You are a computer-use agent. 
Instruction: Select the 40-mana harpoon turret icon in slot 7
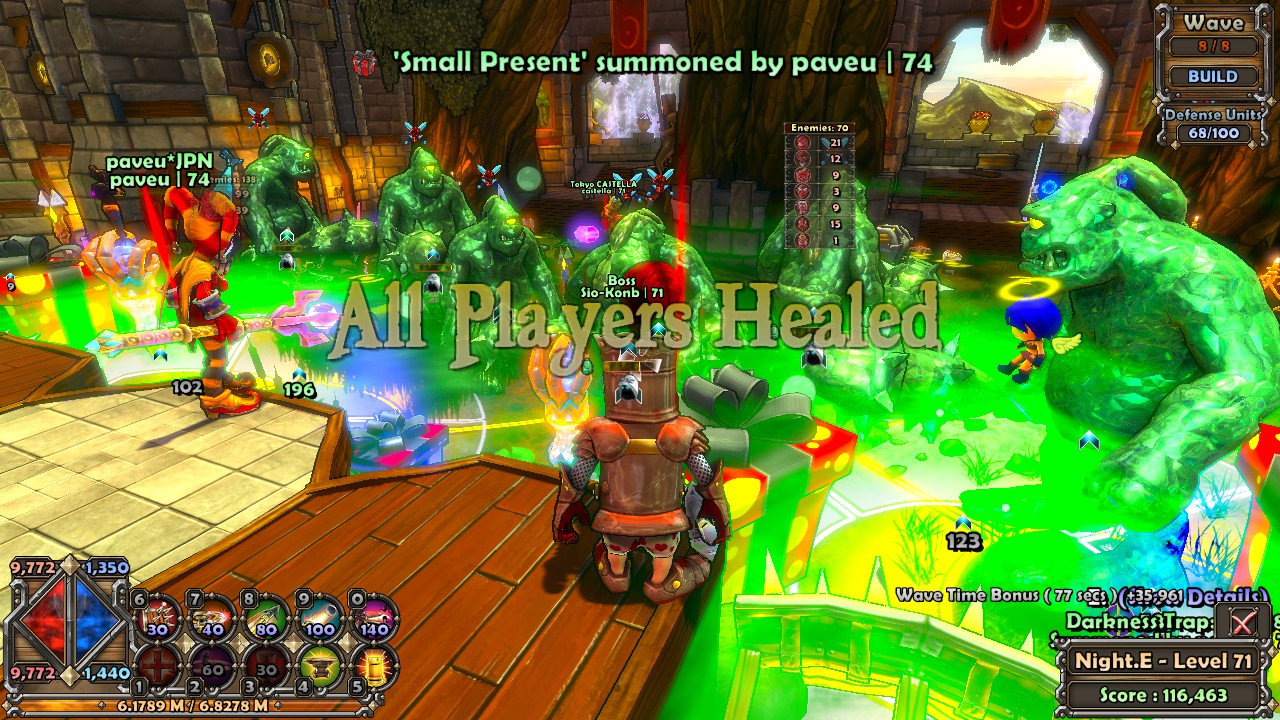pyautogui.click(x=212, y=617)
